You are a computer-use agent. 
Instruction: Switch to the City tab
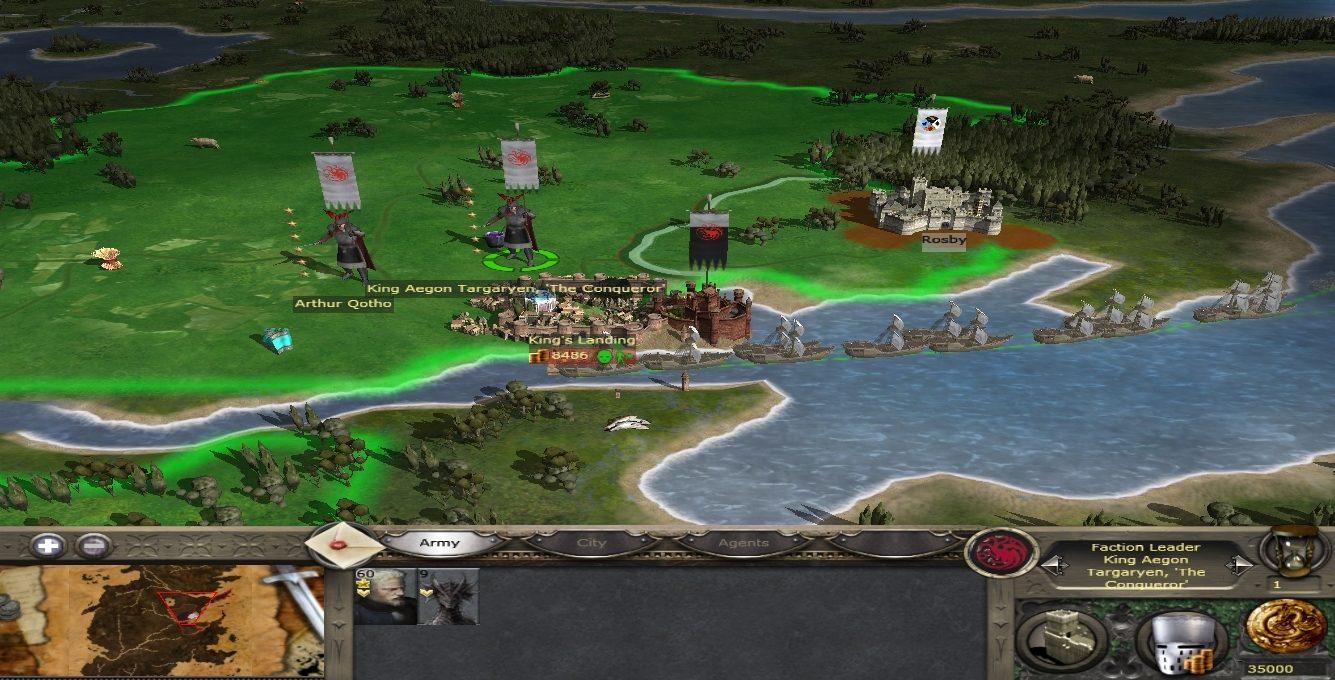coord(592,543)
